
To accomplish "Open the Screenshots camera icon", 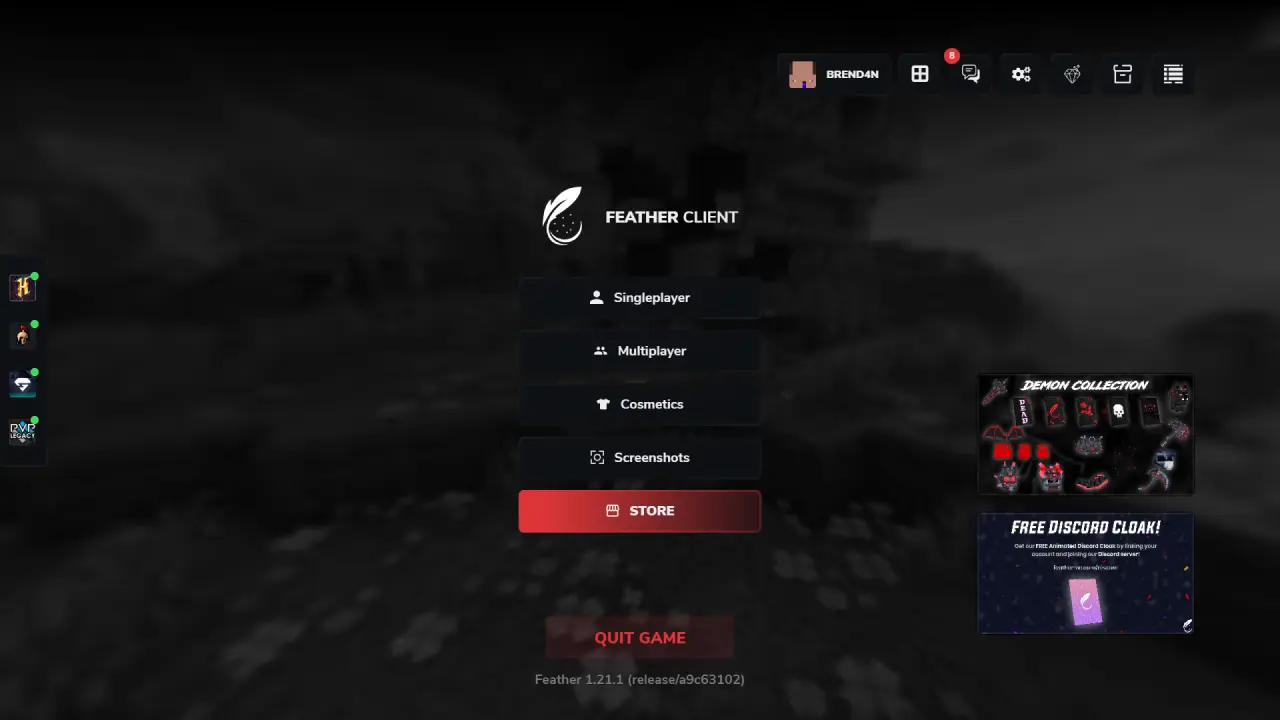I will [640, 457].
